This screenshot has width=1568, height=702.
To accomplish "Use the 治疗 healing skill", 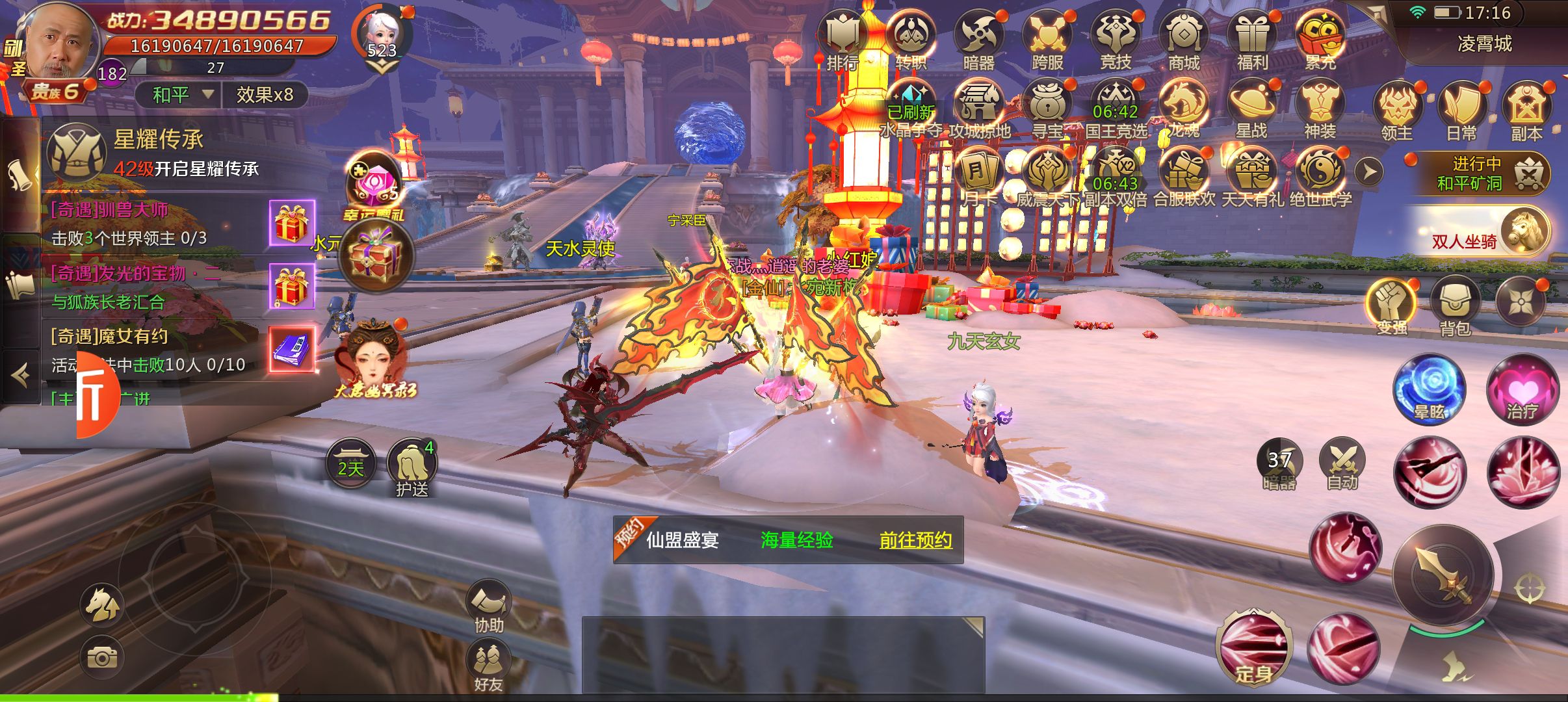I will (1522, 389).
